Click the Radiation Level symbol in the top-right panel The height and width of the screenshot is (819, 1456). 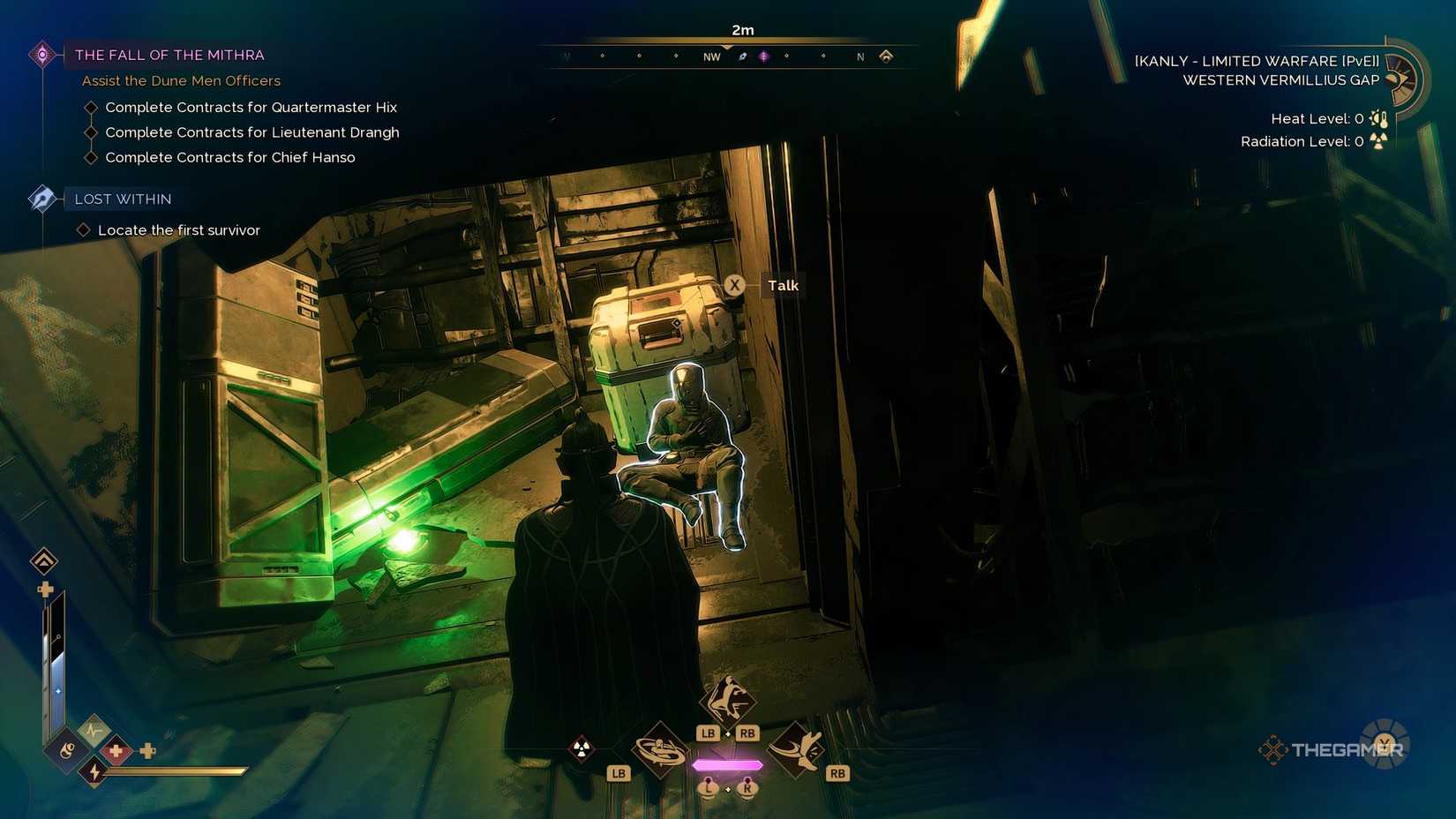coord(1378,141)
